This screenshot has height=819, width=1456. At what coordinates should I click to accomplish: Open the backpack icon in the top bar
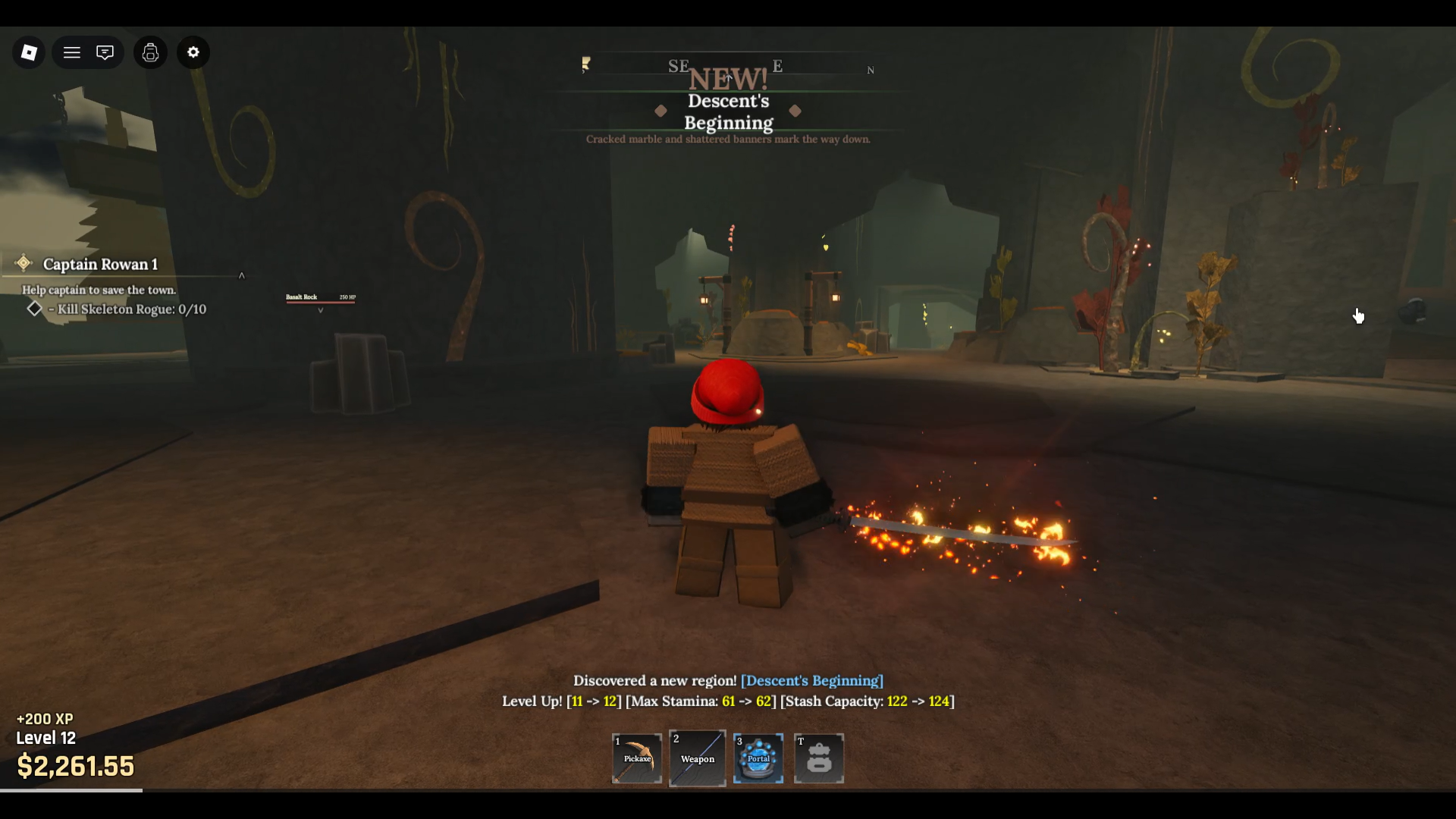pyautogui.click(x=150, y=52)
